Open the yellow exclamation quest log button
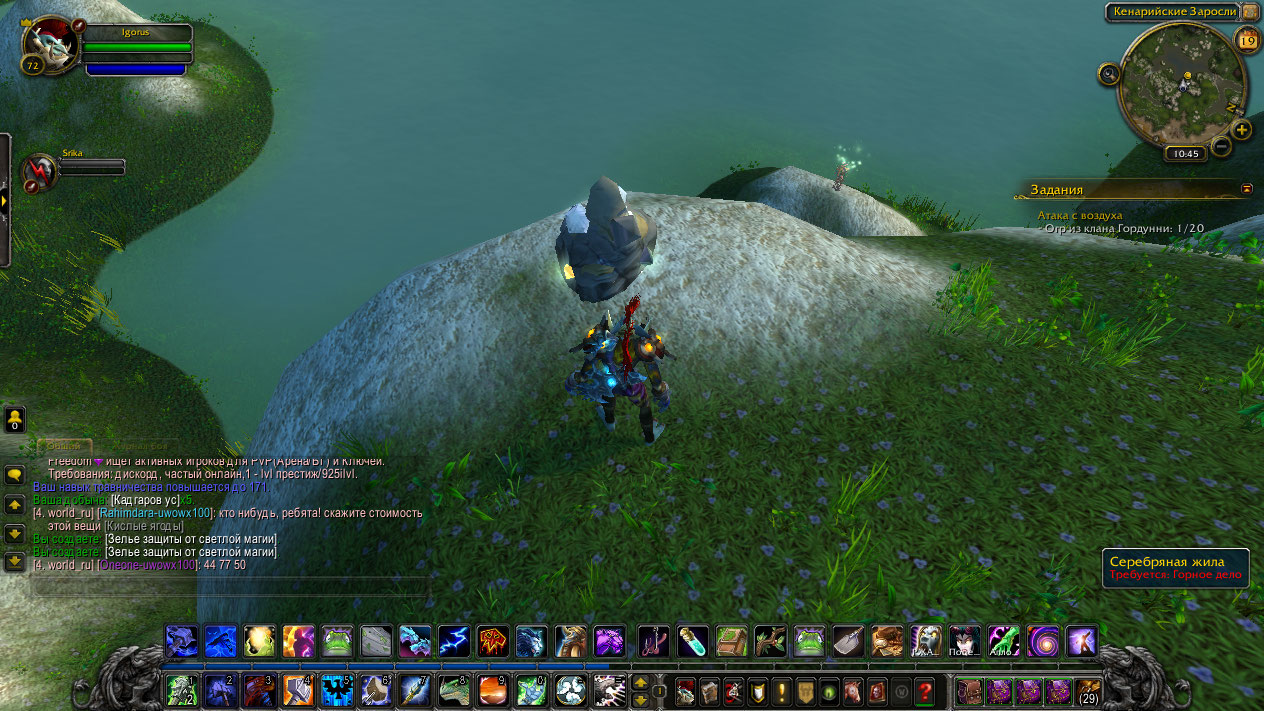 (x=782, y=690)
